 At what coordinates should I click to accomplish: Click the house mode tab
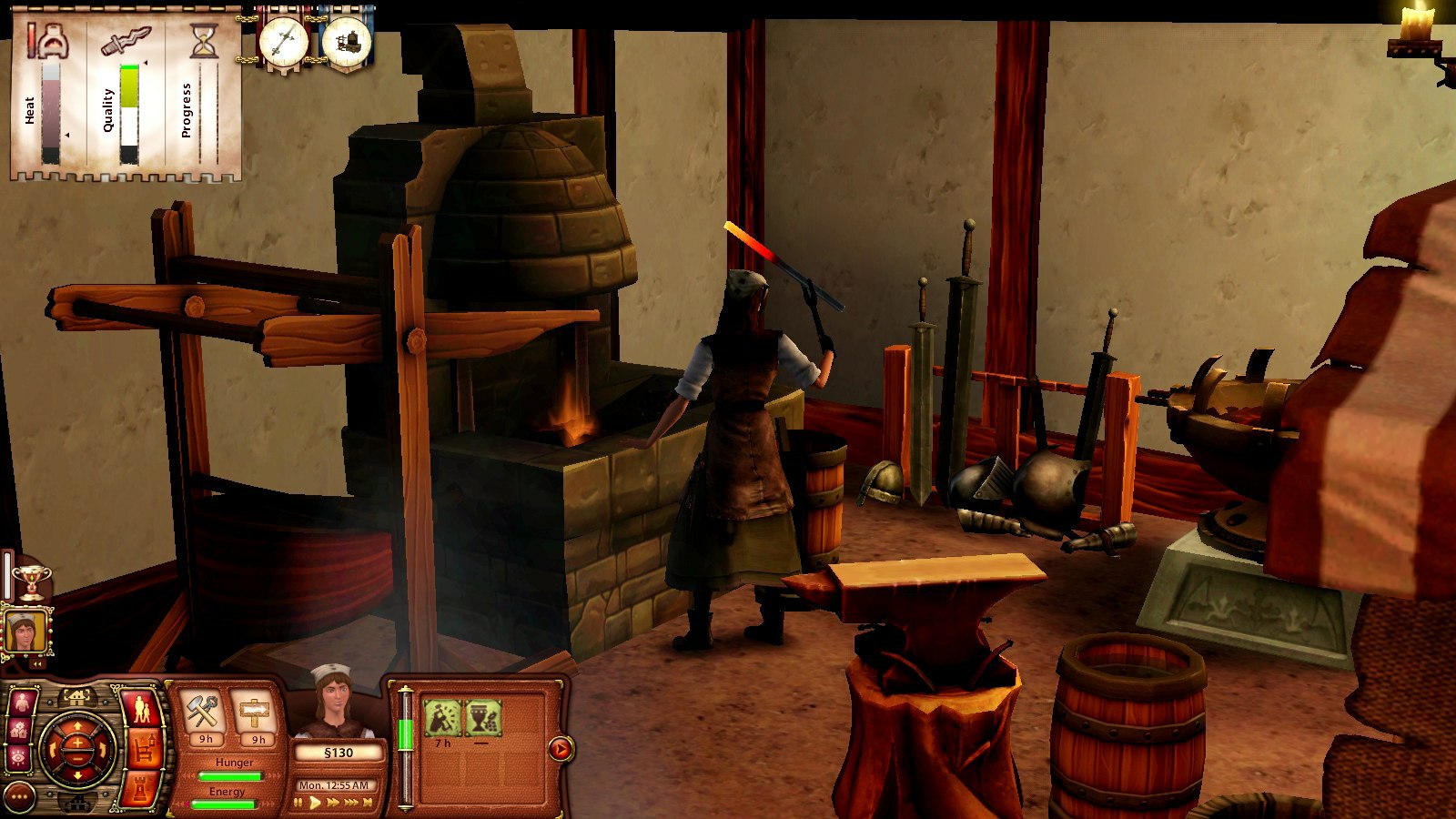tap(76, 698)
